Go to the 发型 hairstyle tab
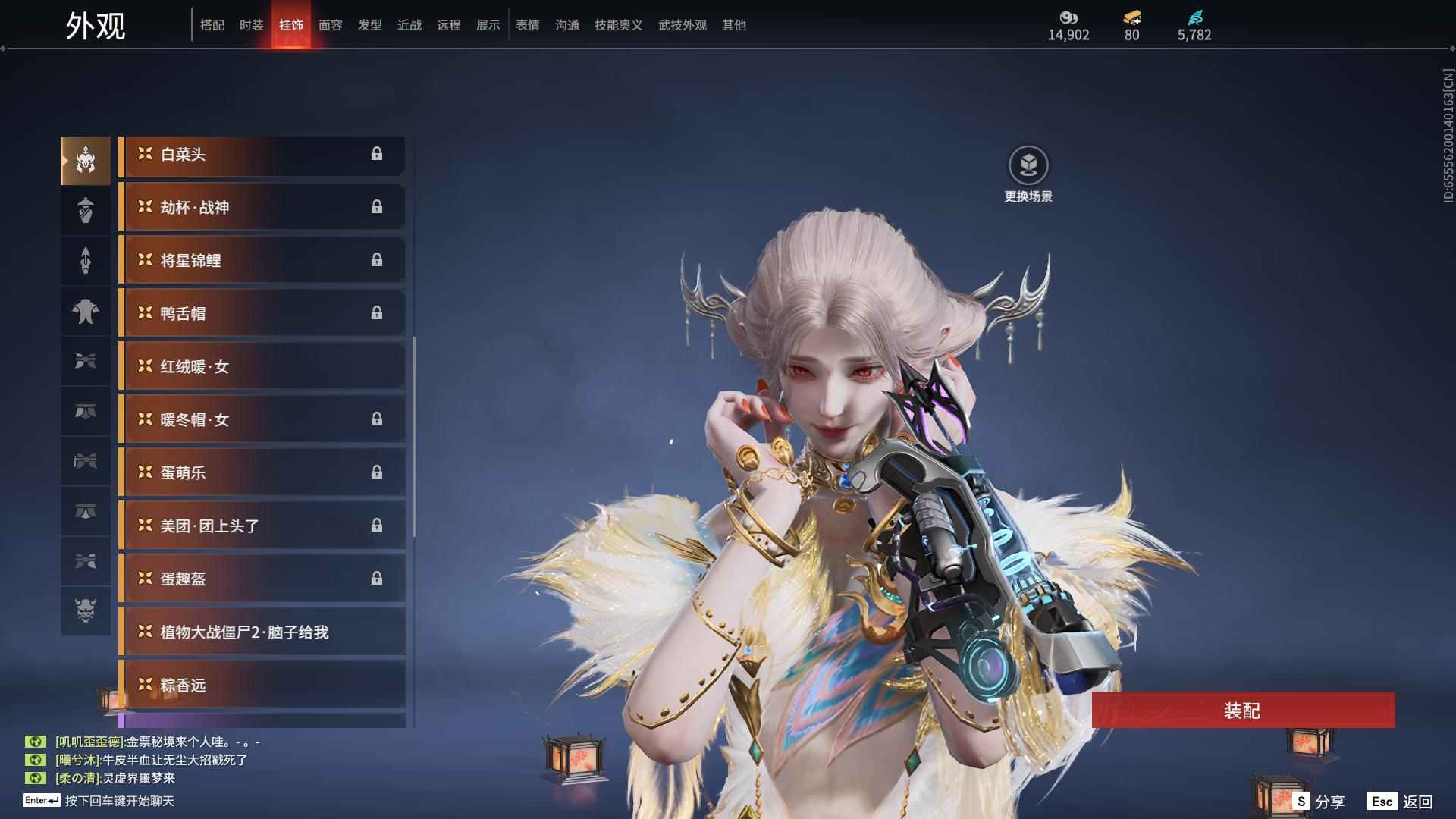The height and width of the screenshot is (819, 1456). point(370,25)
